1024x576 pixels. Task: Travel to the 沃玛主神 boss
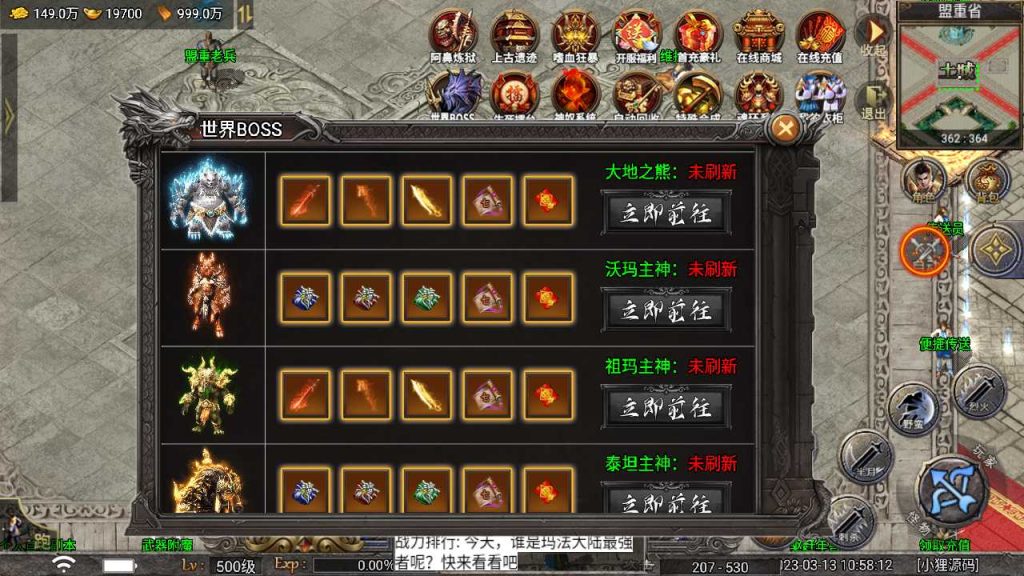665,310
